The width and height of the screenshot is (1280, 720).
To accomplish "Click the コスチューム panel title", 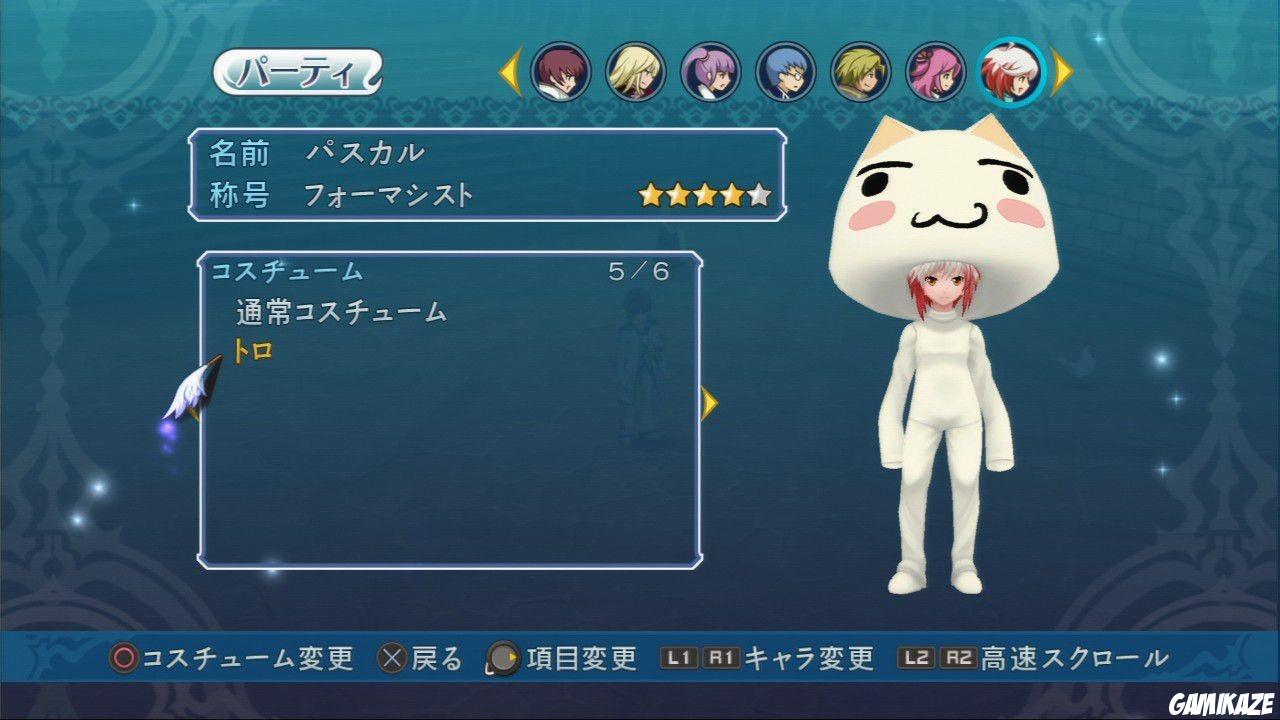I will (286, 270).
